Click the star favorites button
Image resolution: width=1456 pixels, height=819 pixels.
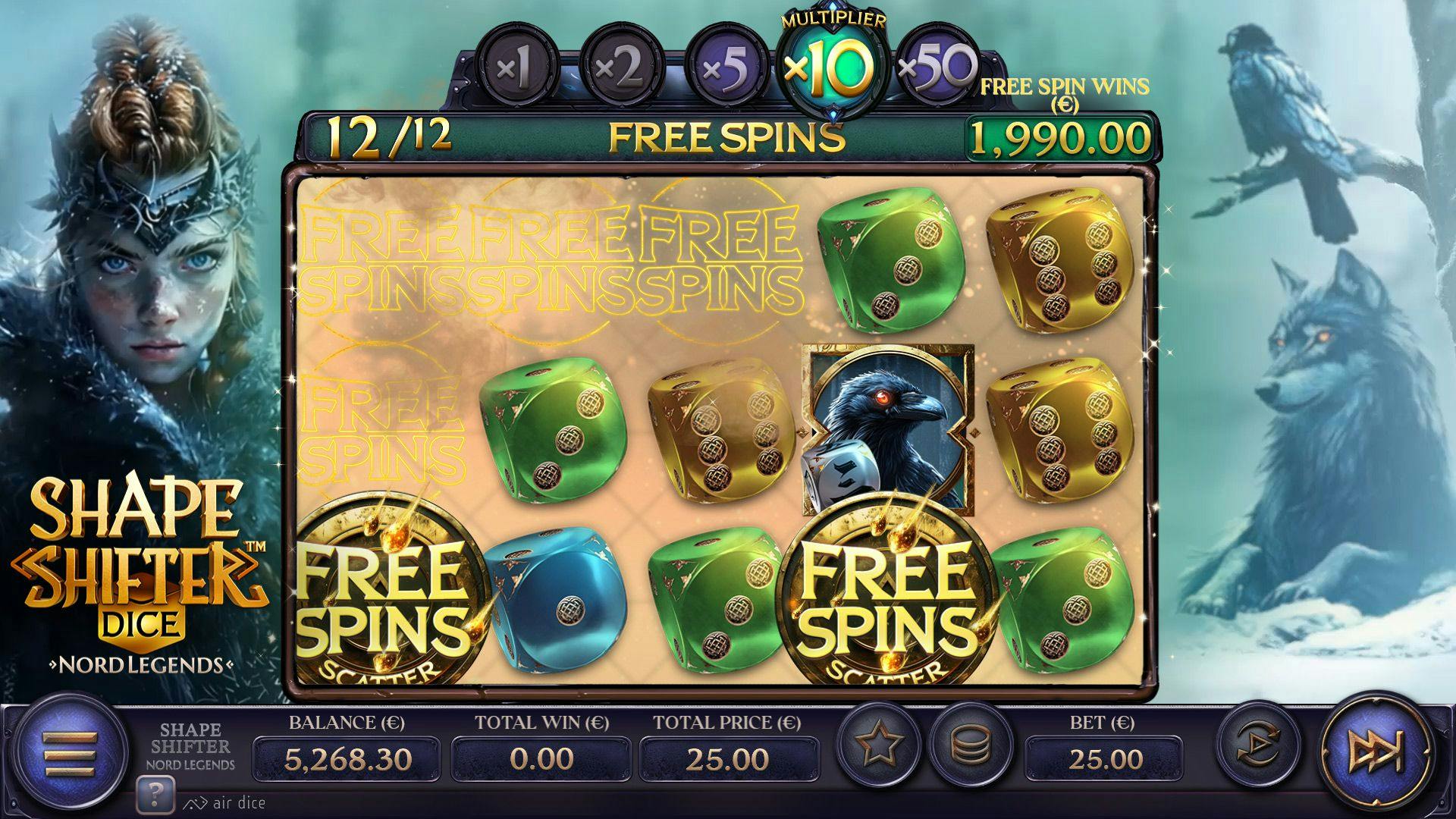(x=879, y=743)
